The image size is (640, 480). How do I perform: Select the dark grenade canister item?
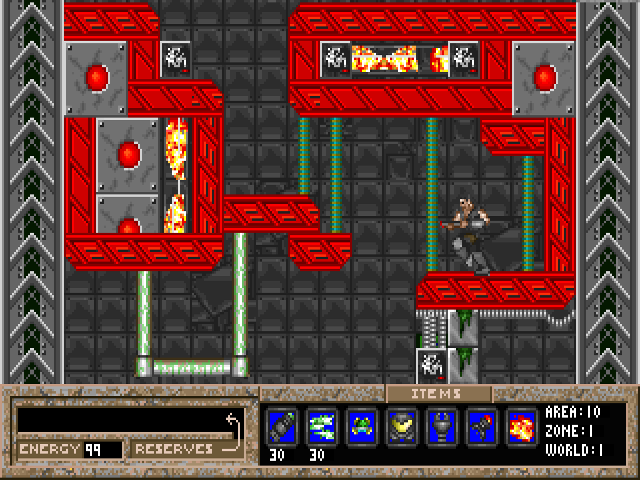coord(282,427)
